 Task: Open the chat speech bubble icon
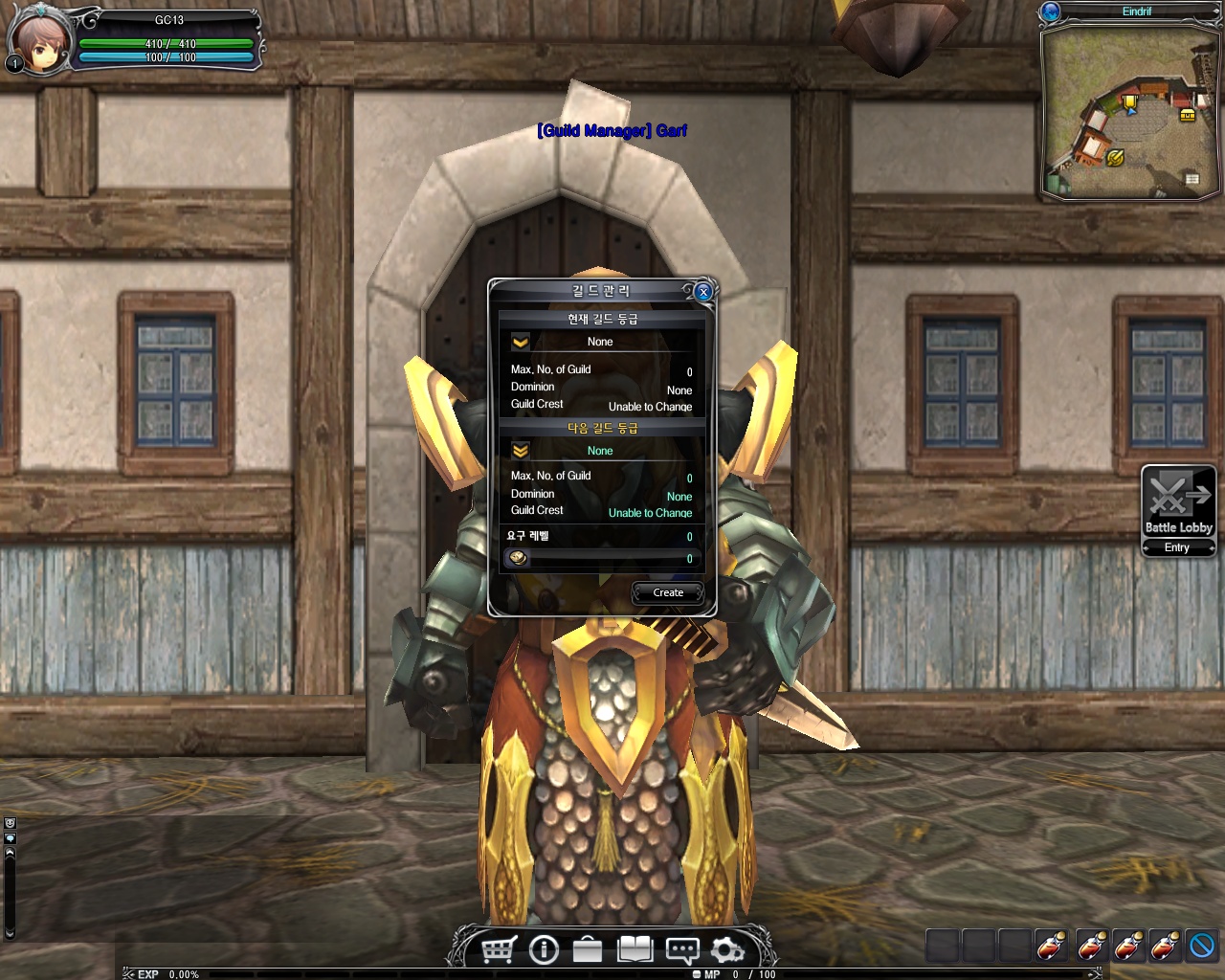click(x=681, y=950)
